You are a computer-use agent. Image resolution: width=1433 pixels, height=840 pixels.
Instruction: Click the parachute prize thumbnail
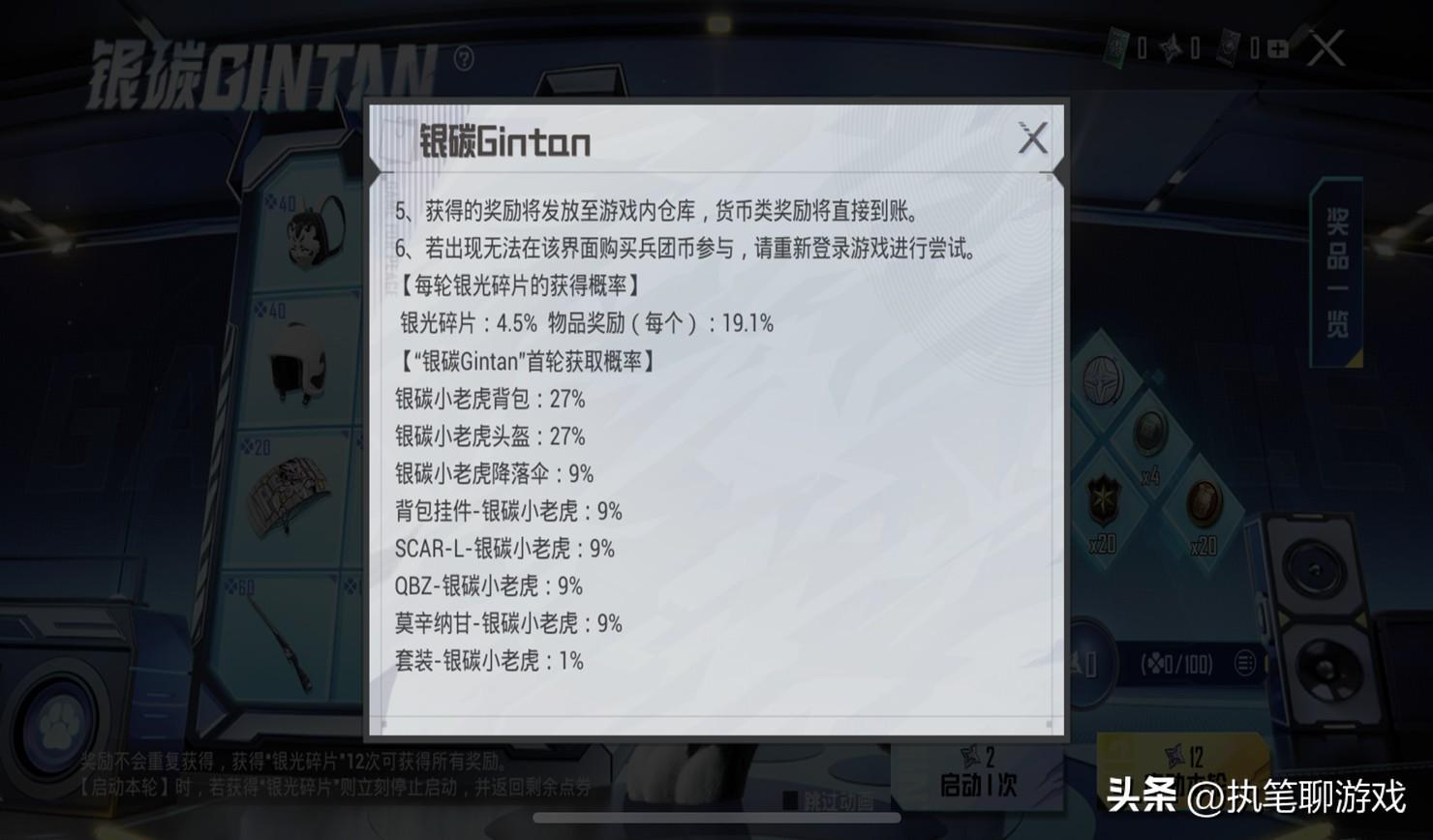coord(290,489)
